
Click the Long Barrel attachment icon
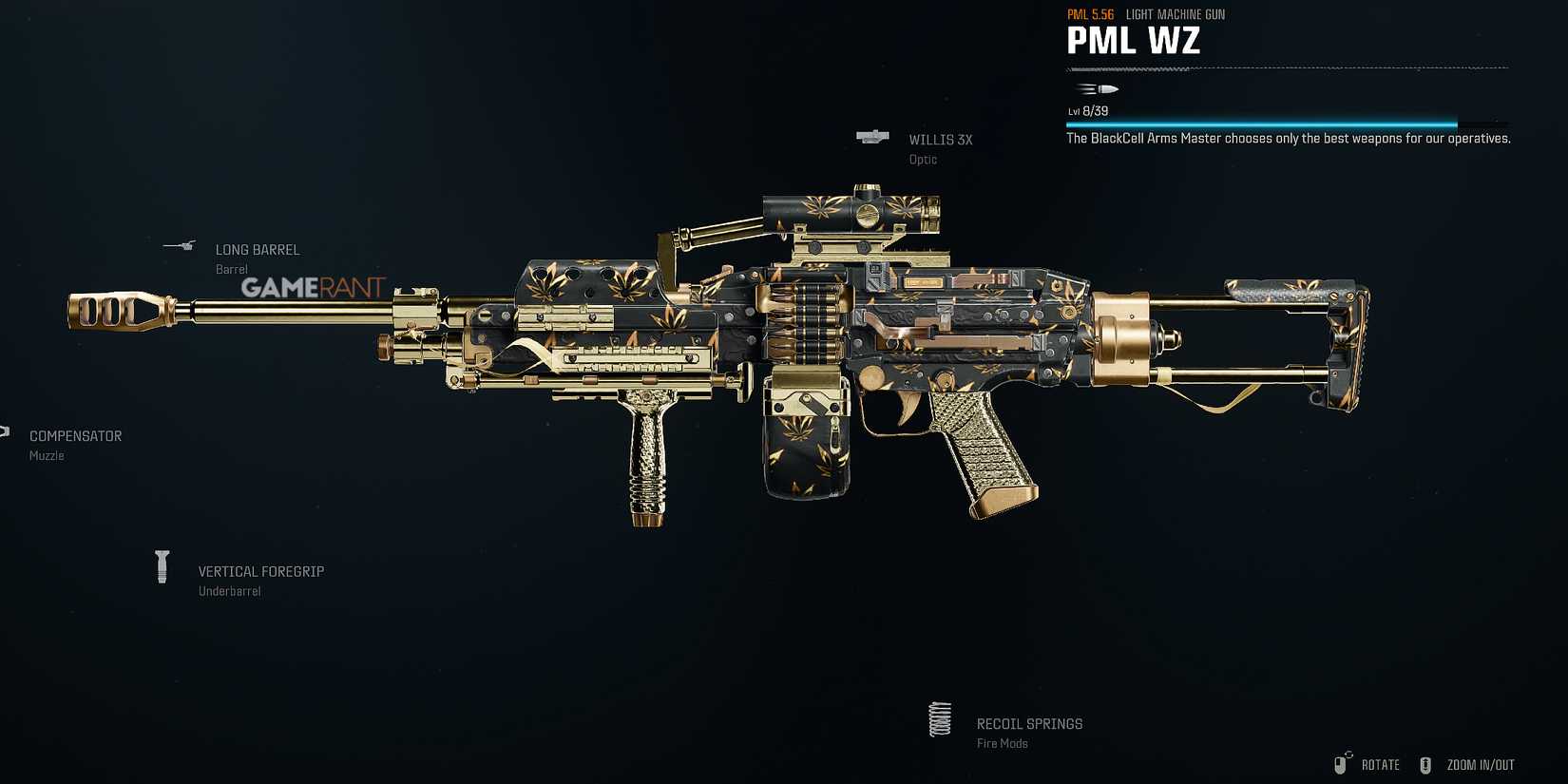click(181, 245)
